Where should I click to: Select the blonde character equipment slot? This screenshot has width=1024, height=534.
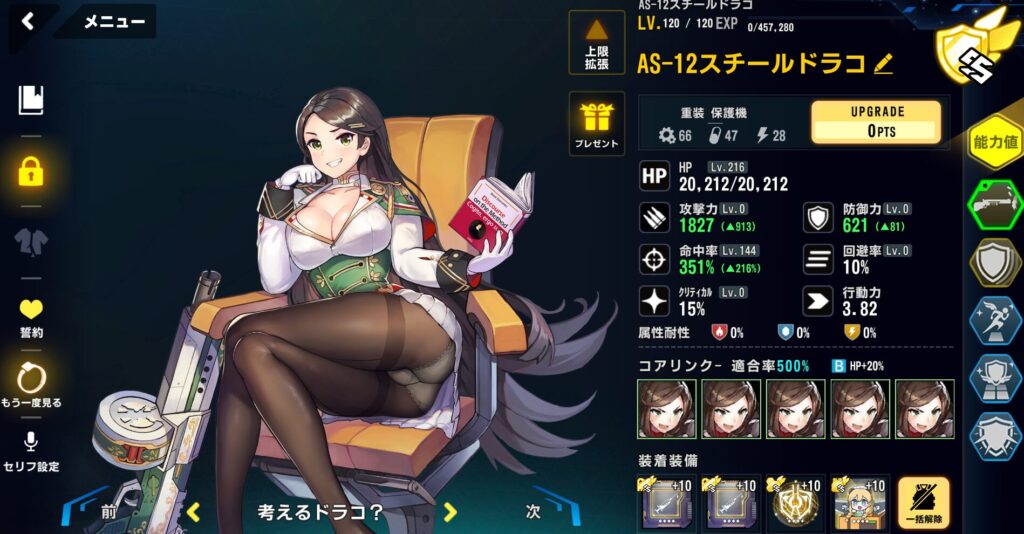pos(860,503)
